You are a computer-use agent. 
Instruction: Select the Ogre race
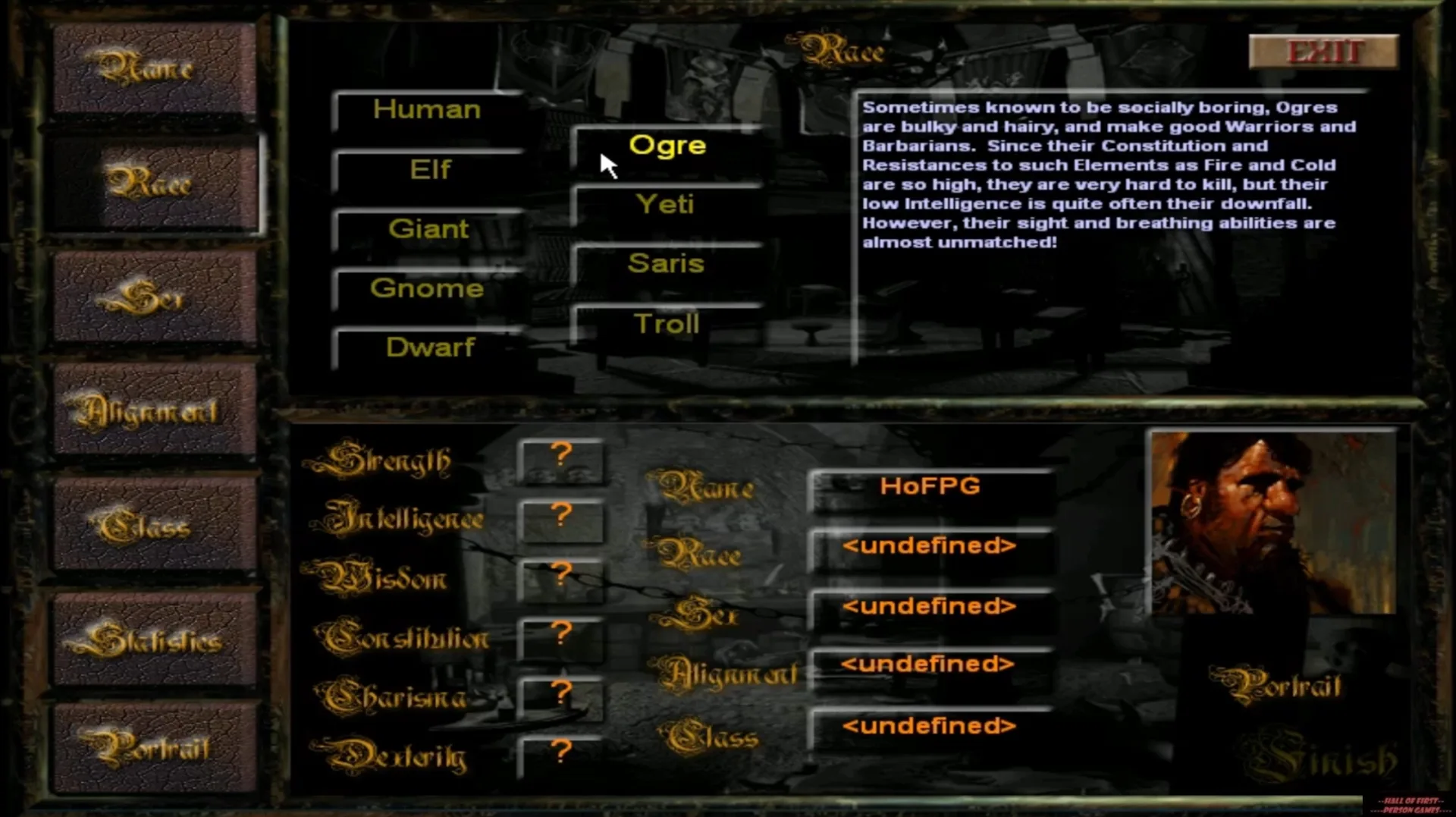pos(667,146)
